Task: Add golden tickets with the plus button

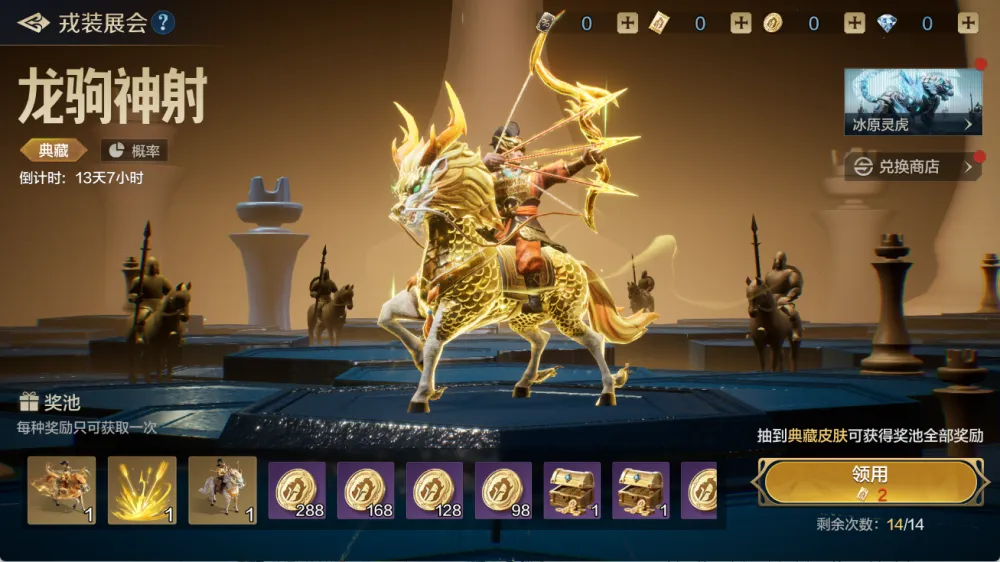Action: [740, 24]
